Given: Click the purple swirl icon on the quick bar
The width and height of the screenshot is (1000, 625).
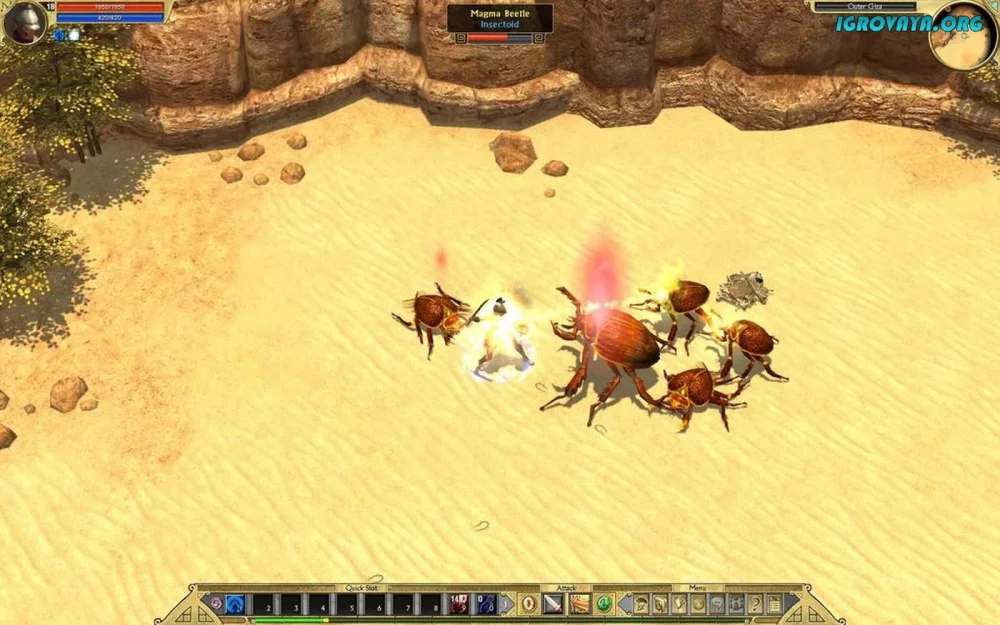Looking at the screenshot, I should [214, 603].
